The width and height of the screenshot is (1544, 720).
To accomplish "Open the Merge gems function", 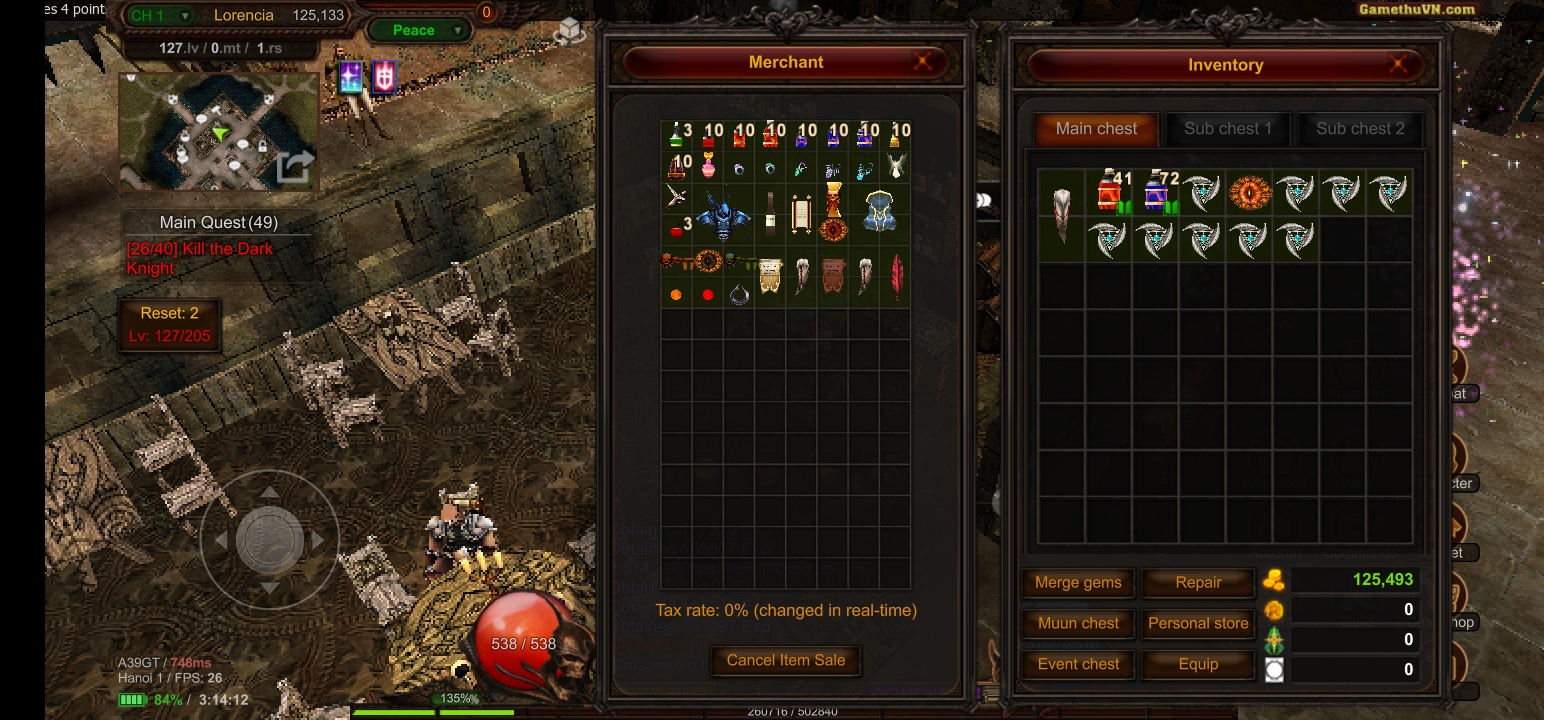I will (x=1077, y=583).
